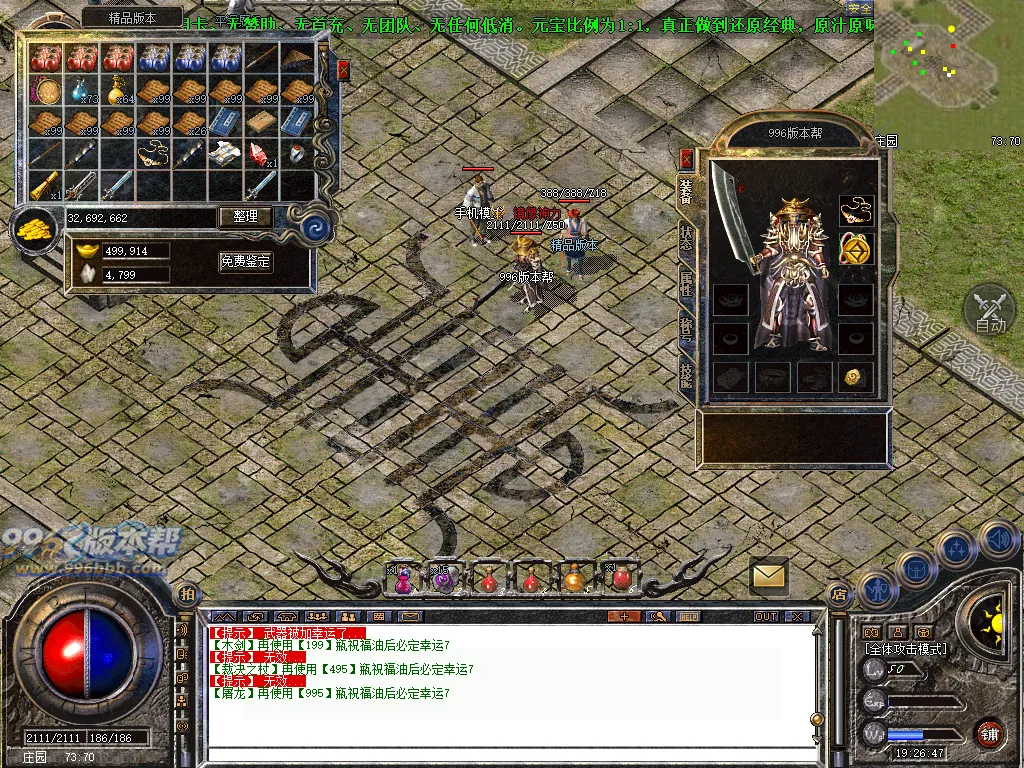
Task: Click the 整理 sort button in bag
Action: (245, 216)
